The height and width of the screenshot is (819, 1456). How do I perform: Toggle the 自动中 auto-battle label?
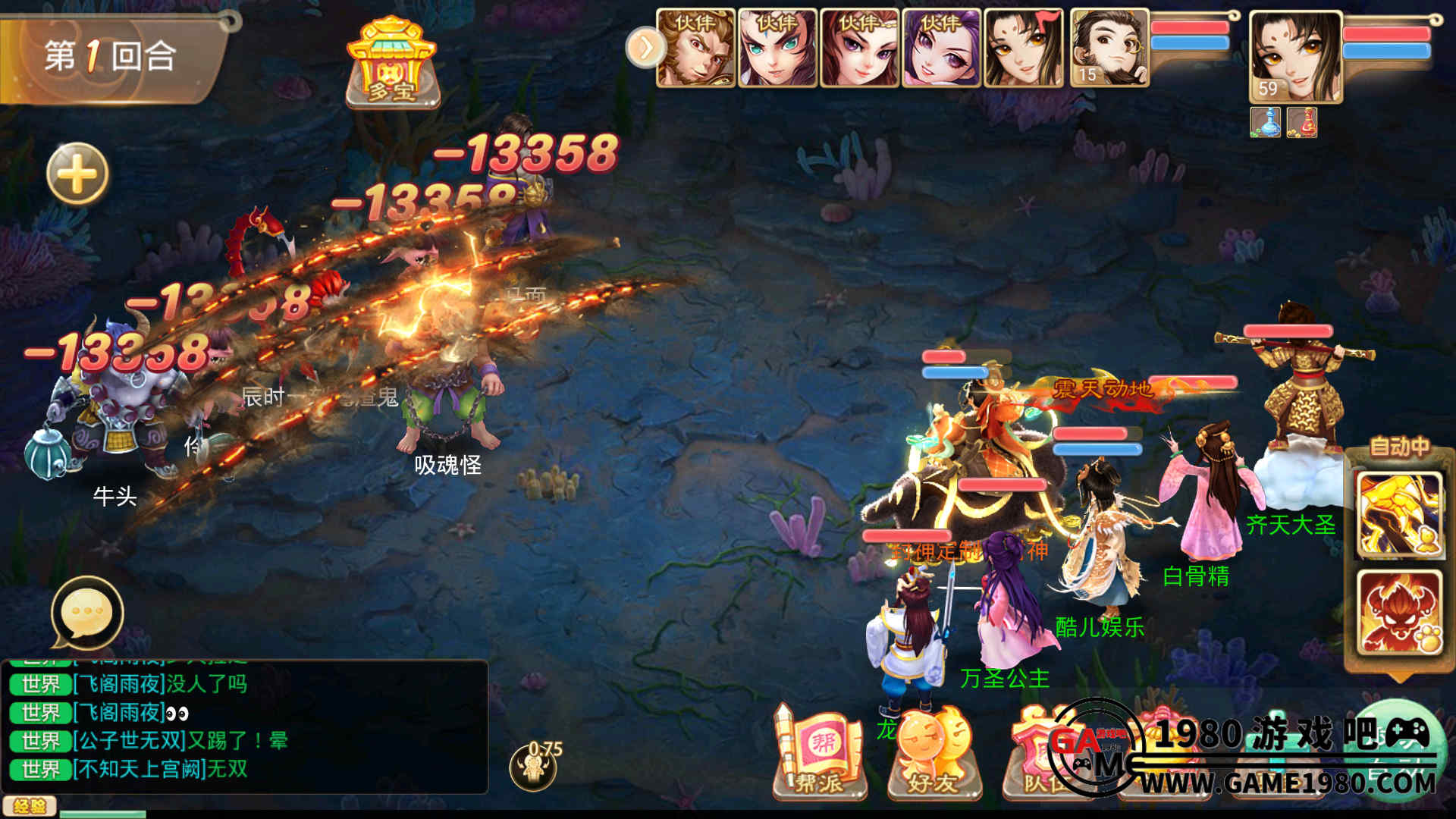pyautogui.click(x=1398, y=447)
